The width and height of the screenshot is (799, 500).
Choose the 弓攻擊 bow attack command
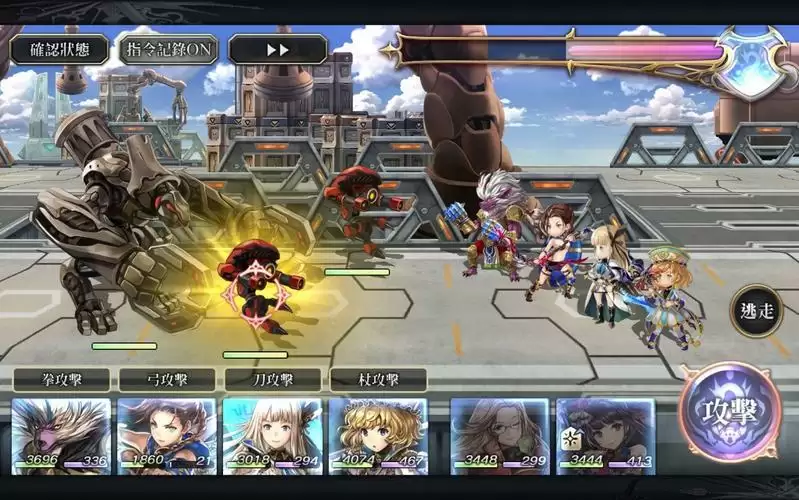coord(167,380)
